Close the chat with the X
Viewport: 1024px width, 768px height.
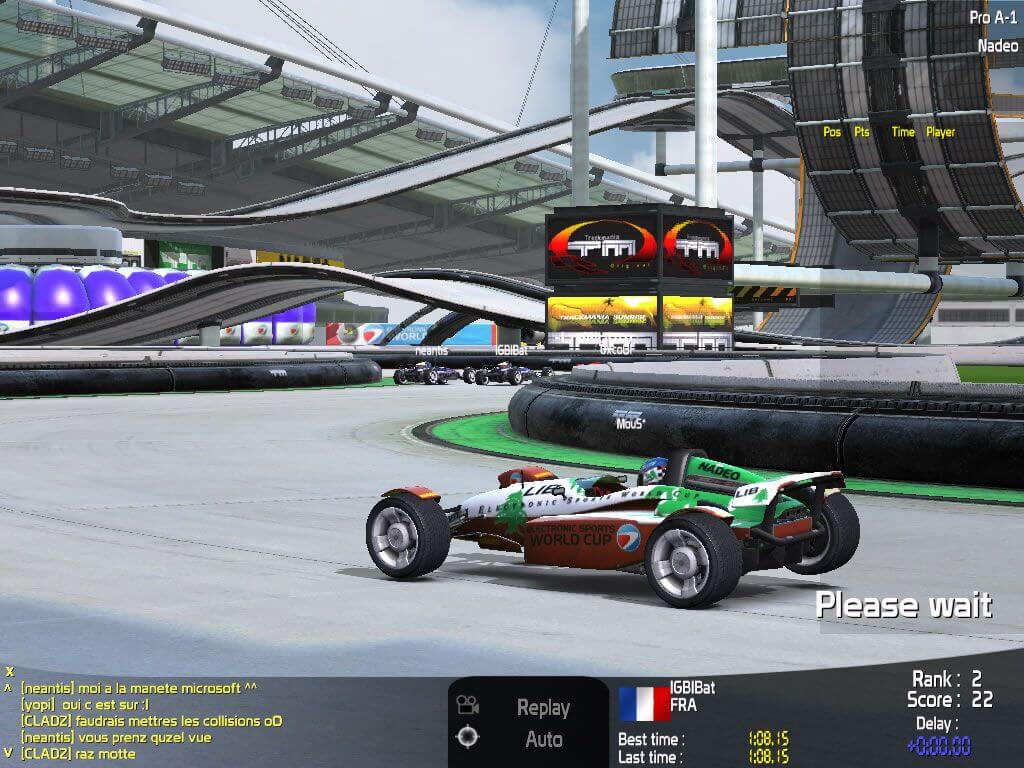[x=9, y=671]
